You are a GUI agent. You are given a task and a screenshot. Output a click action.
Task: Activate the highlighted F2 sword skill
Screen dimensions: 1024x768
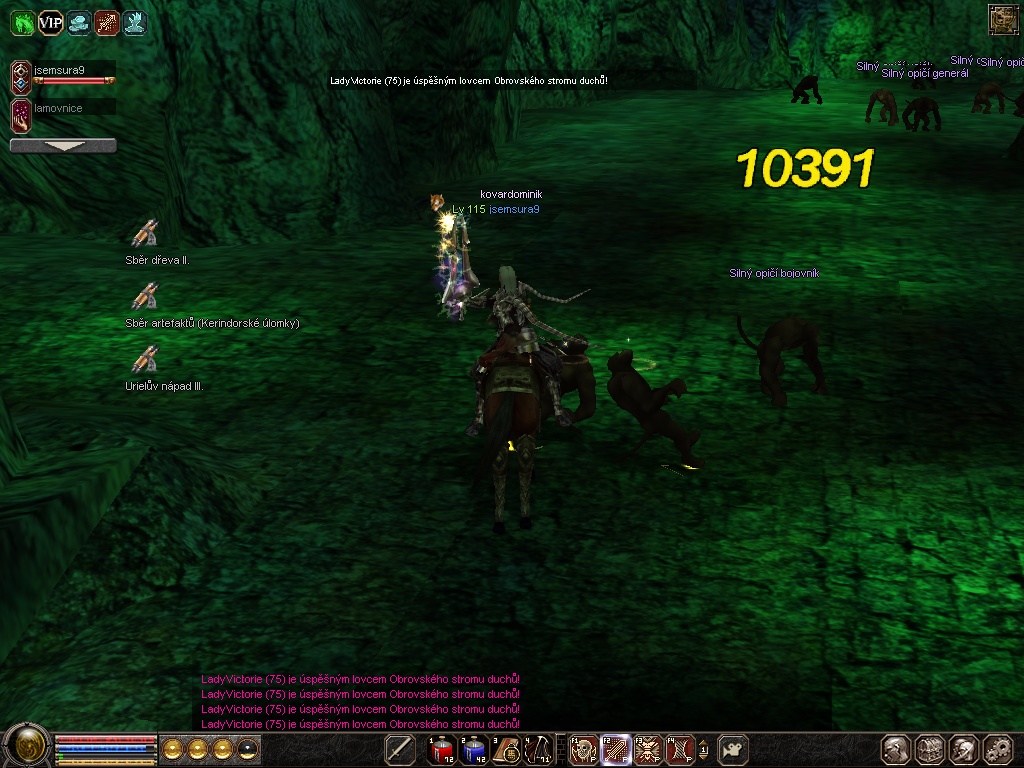click(x=615, y=749)
